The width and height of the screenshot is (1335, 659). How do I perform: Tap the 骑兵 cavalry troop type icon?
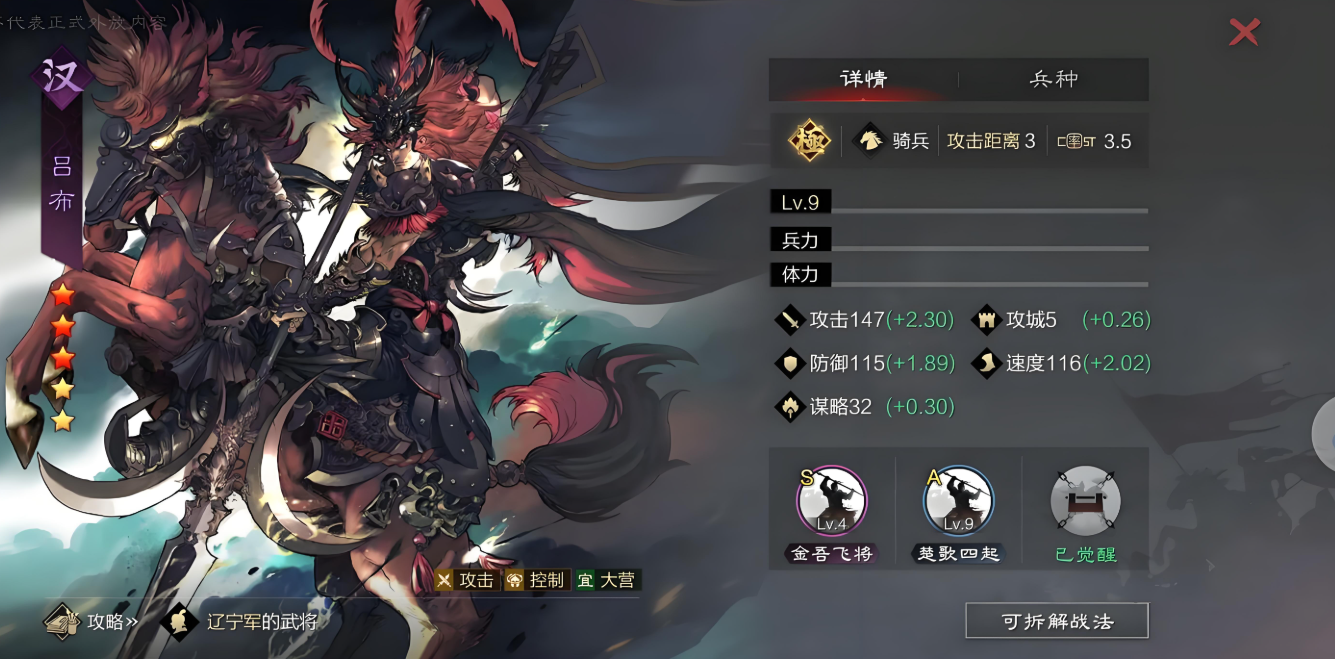click(x=868, y=141)
